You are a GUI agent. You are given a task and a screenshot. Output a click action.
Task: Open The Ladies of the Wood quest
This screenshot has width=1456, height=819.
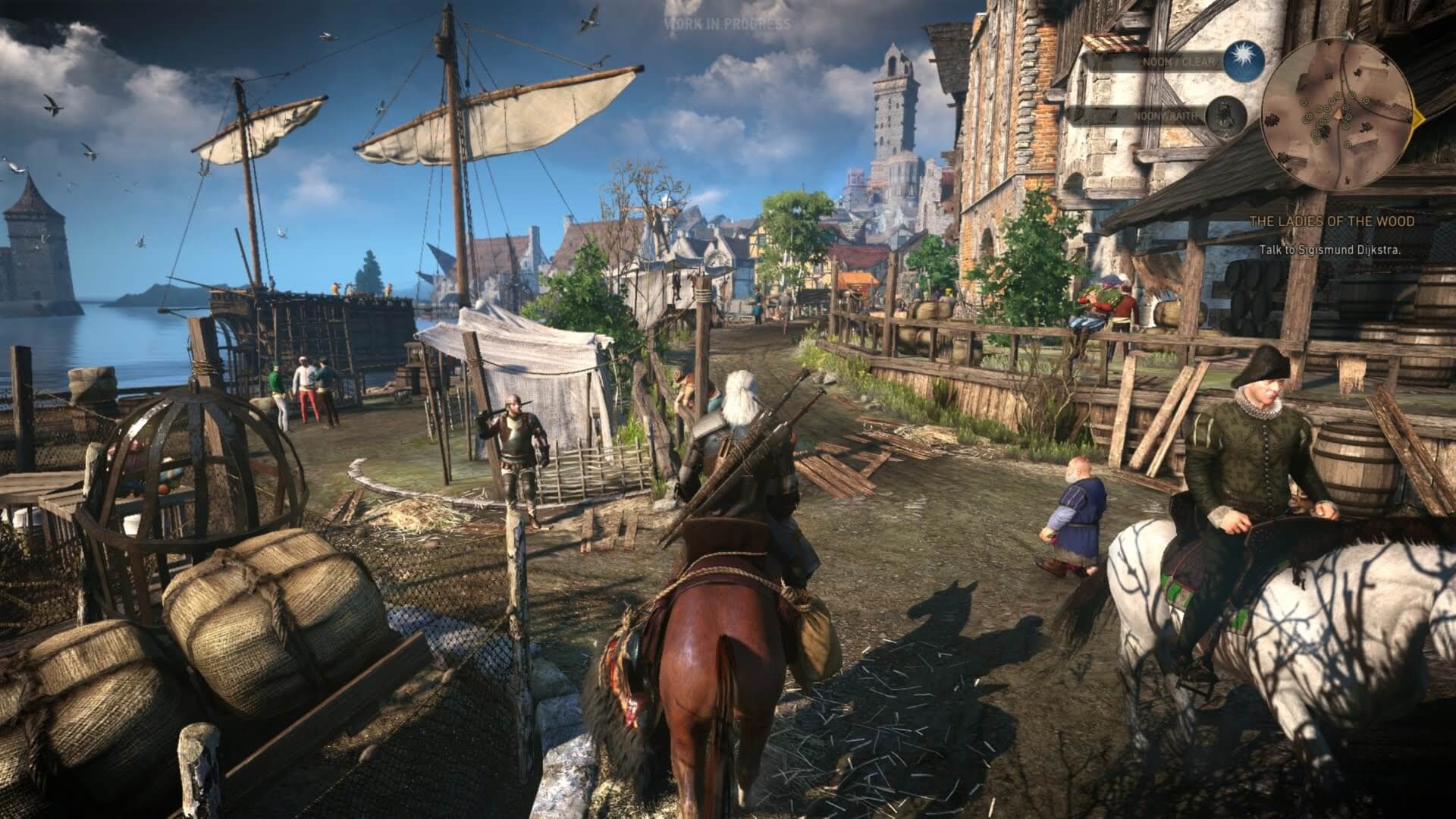(1332, 221)
